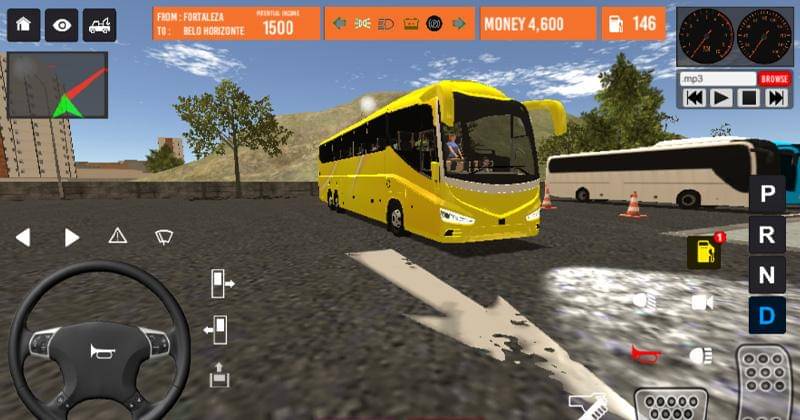The width and height of the screenshot is (800, 420).
Task: Shift the gear to P
Action: coord(767,193)
